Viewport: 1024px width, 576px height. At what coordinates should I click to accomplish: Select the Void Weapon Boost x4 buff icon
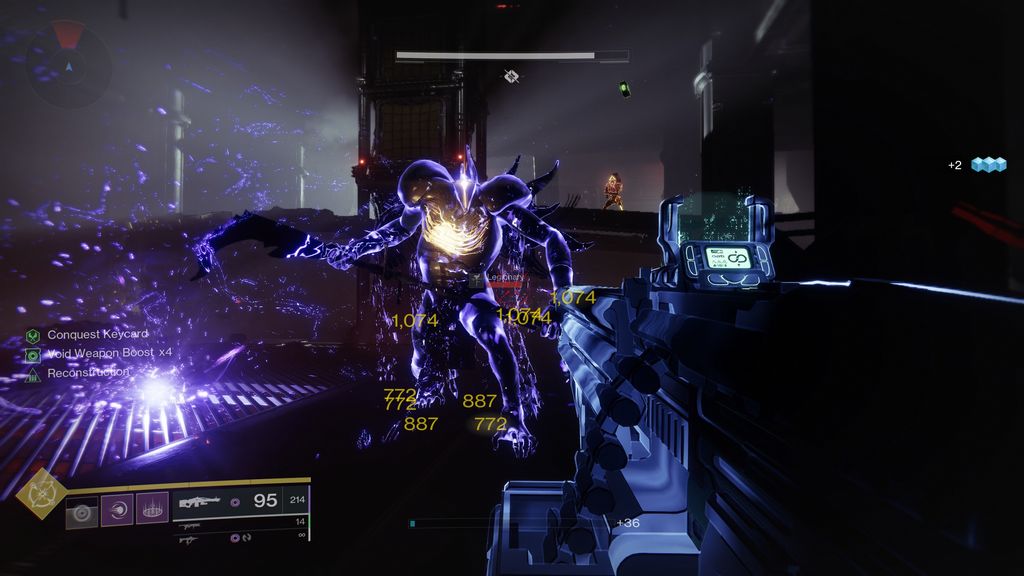pyautogui.click(x=33, y=354)
